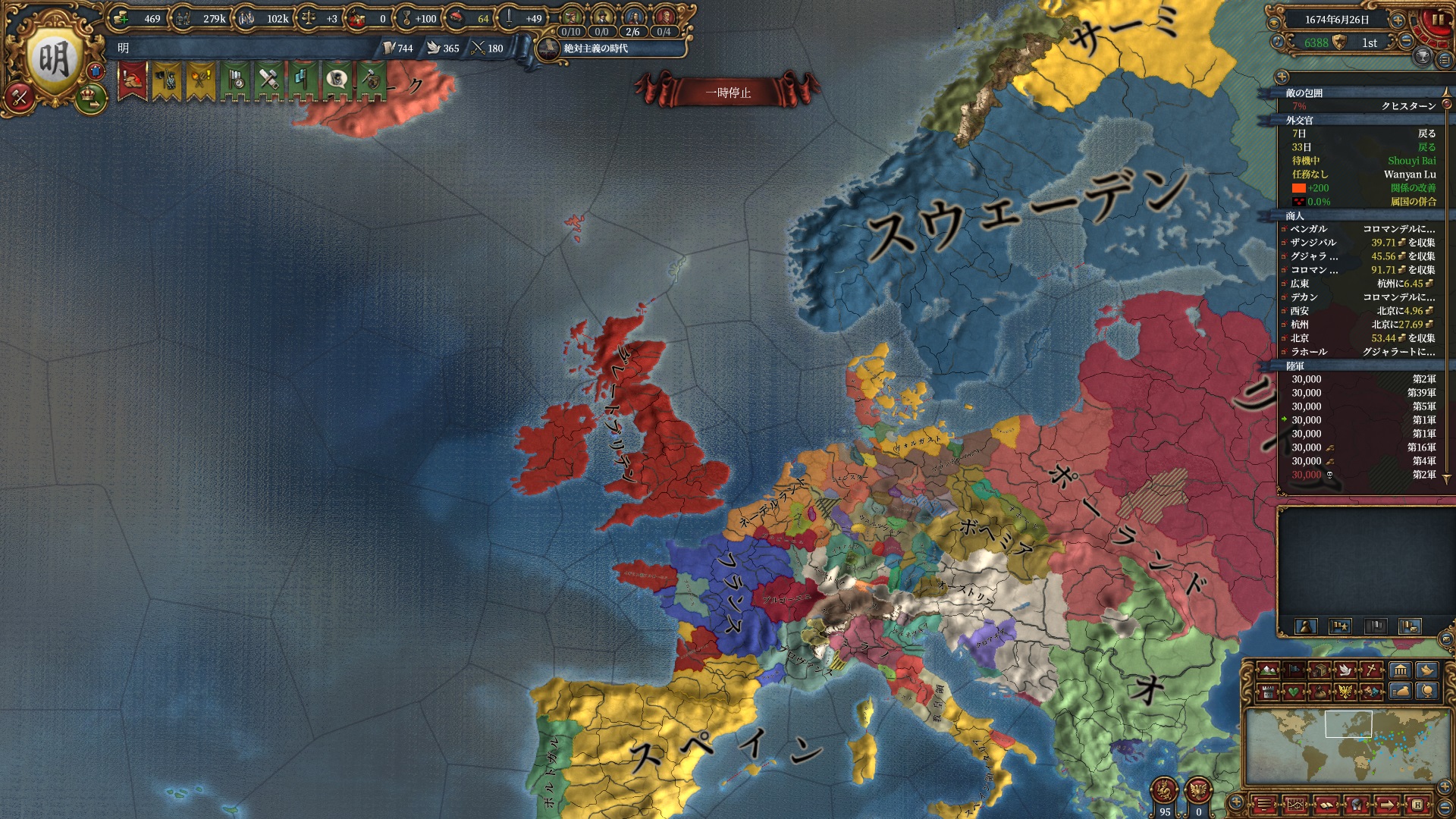Choose the diplomatic map mode dove icon

pyautogui.click(x=1346, y=670)
